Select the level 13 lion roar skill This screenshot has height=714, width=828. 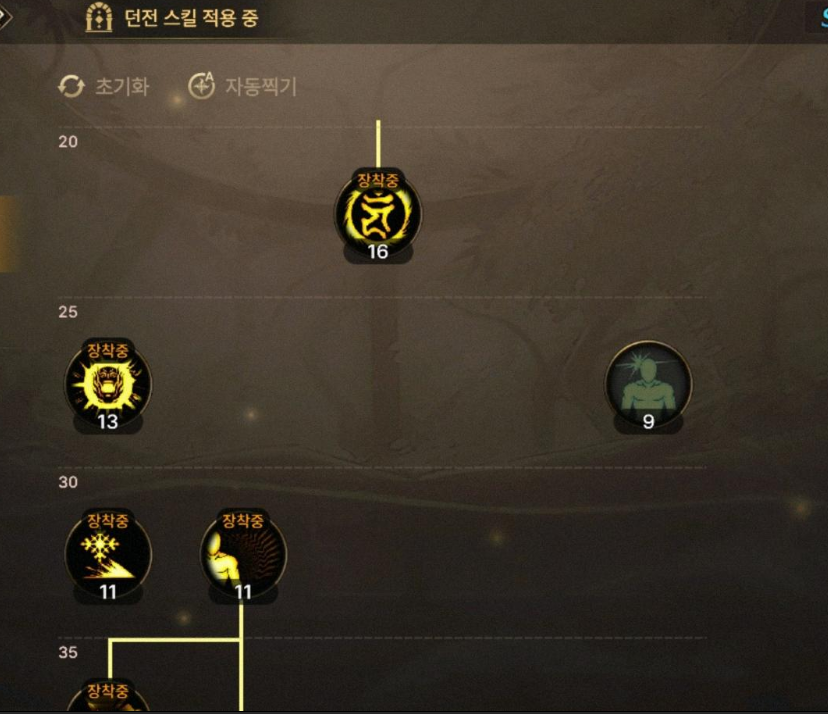(108, 384)
